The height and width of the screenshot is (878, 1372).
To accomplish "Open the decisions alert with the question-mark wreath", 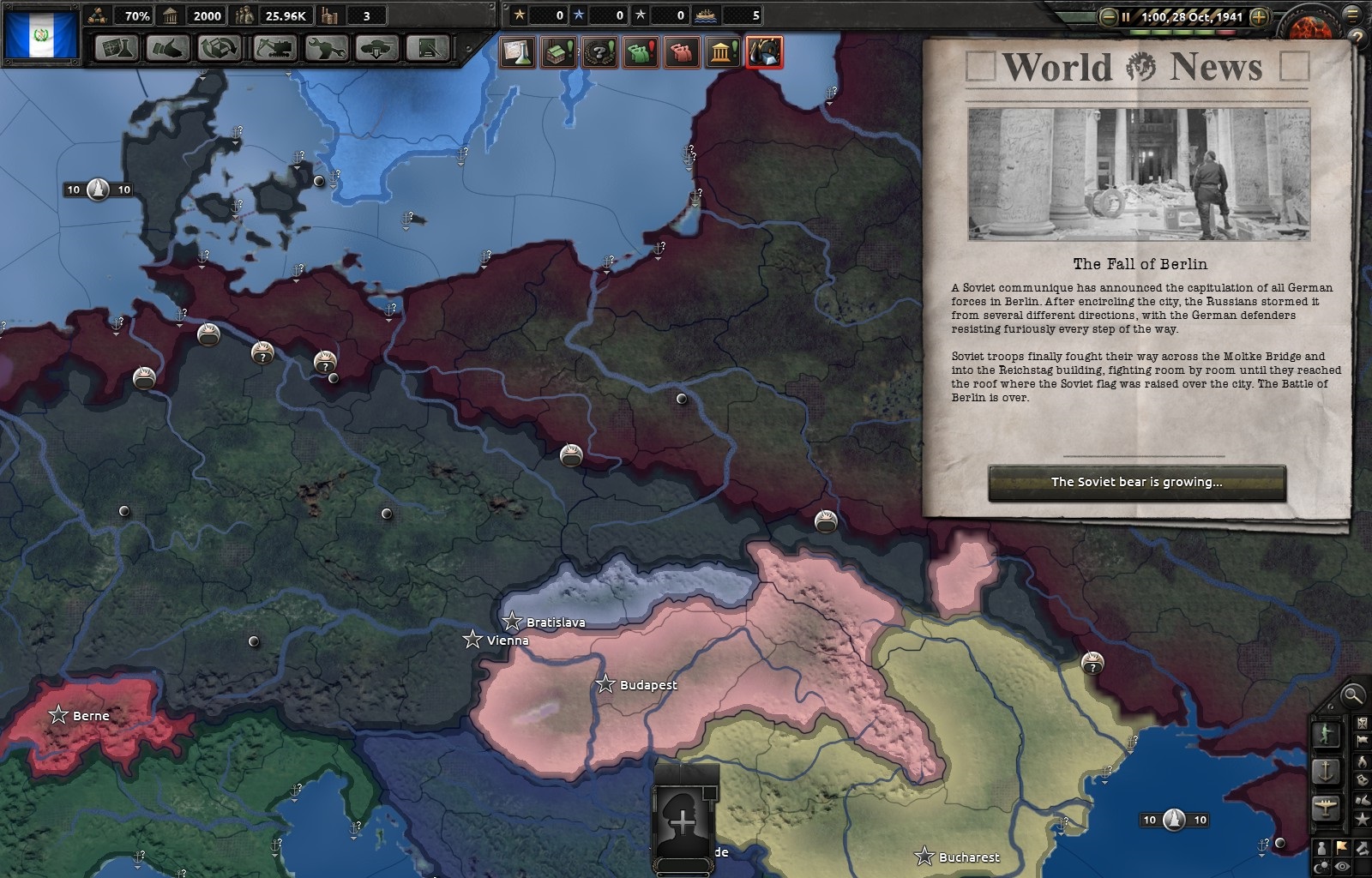I will tap(600, 51).
